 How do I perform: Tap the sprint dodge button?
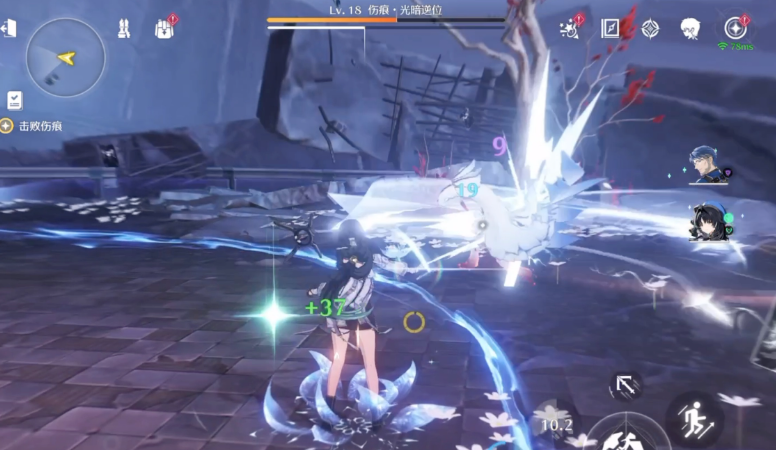pyautogui.click(x=694, y=418)
